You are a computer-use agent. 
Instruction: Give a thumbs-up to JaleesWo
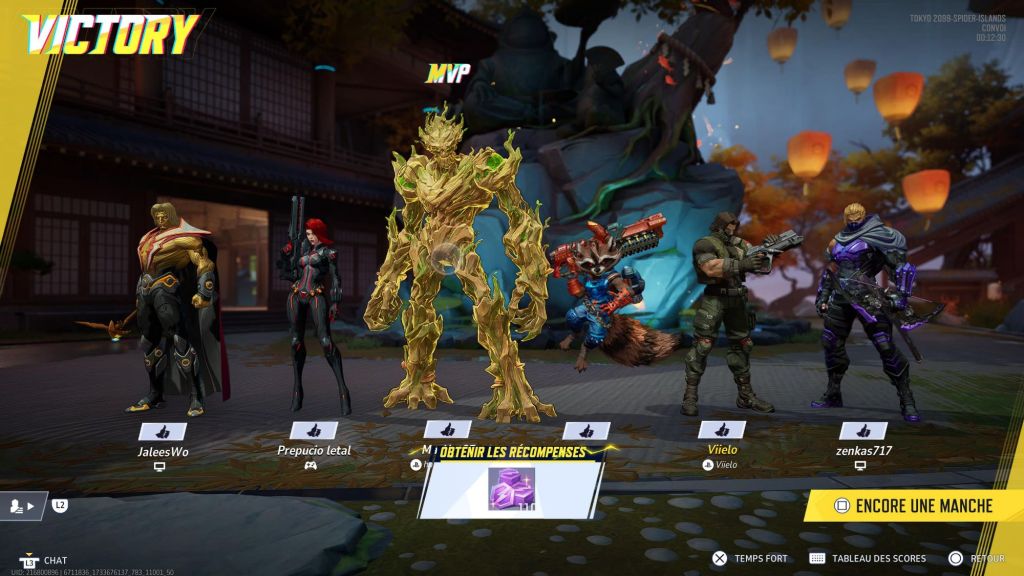click(x=163, y=432)
